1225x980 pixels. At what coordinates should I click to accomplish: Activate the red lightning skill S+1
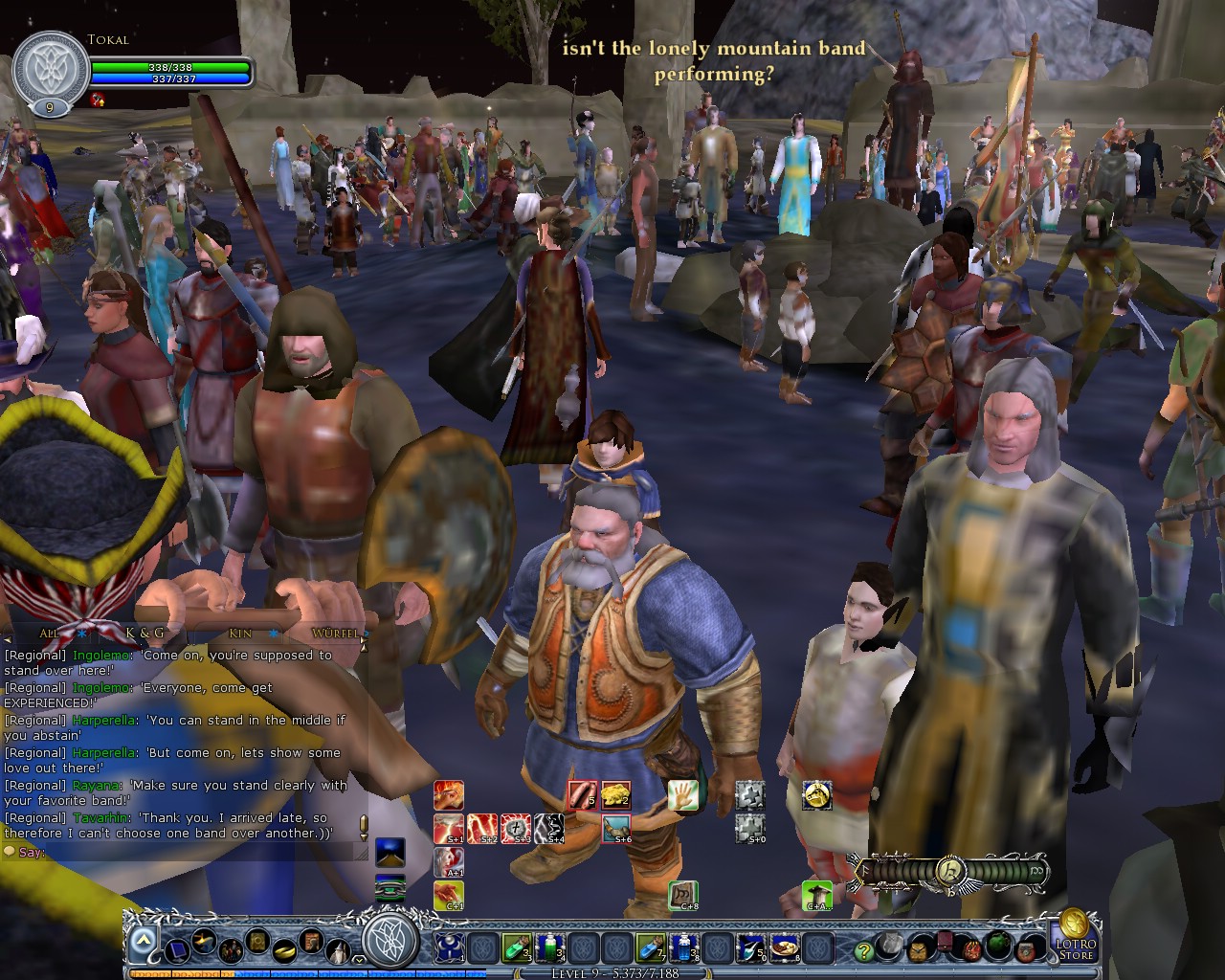pyautogui.click(x=448, y=828)
